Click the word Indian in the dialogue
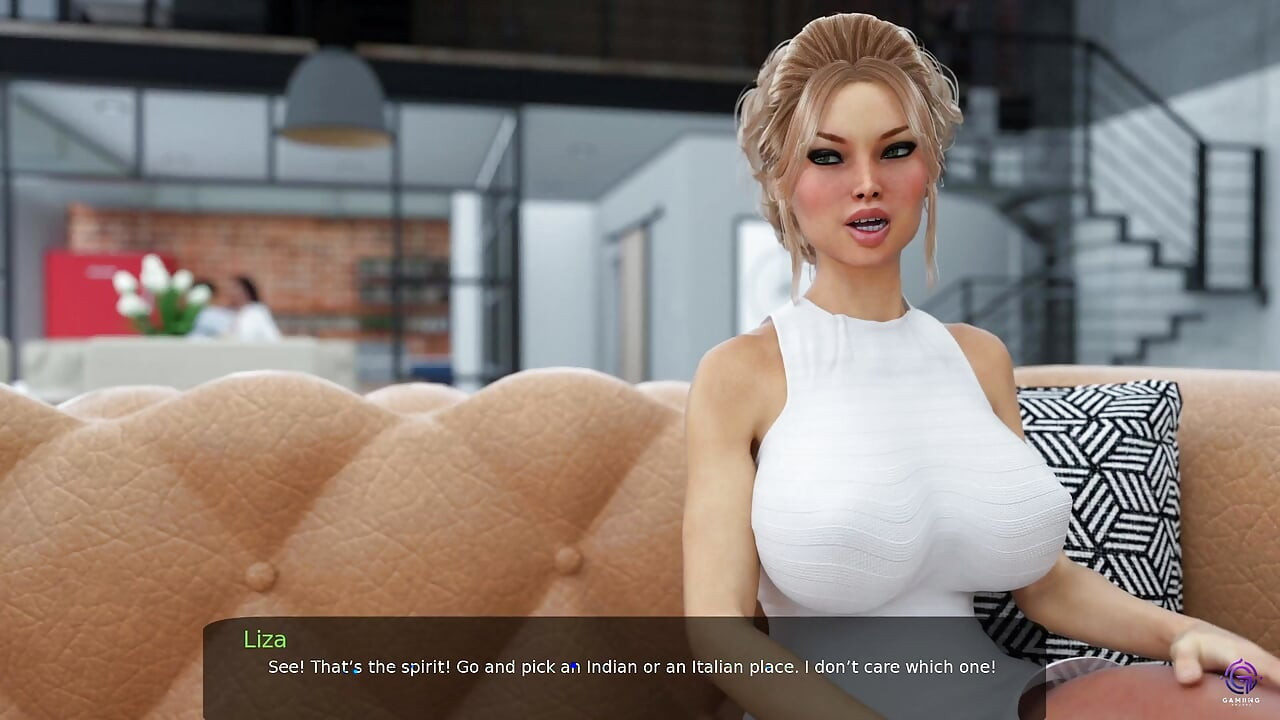The image size is (1280, 720). point(614,667)
